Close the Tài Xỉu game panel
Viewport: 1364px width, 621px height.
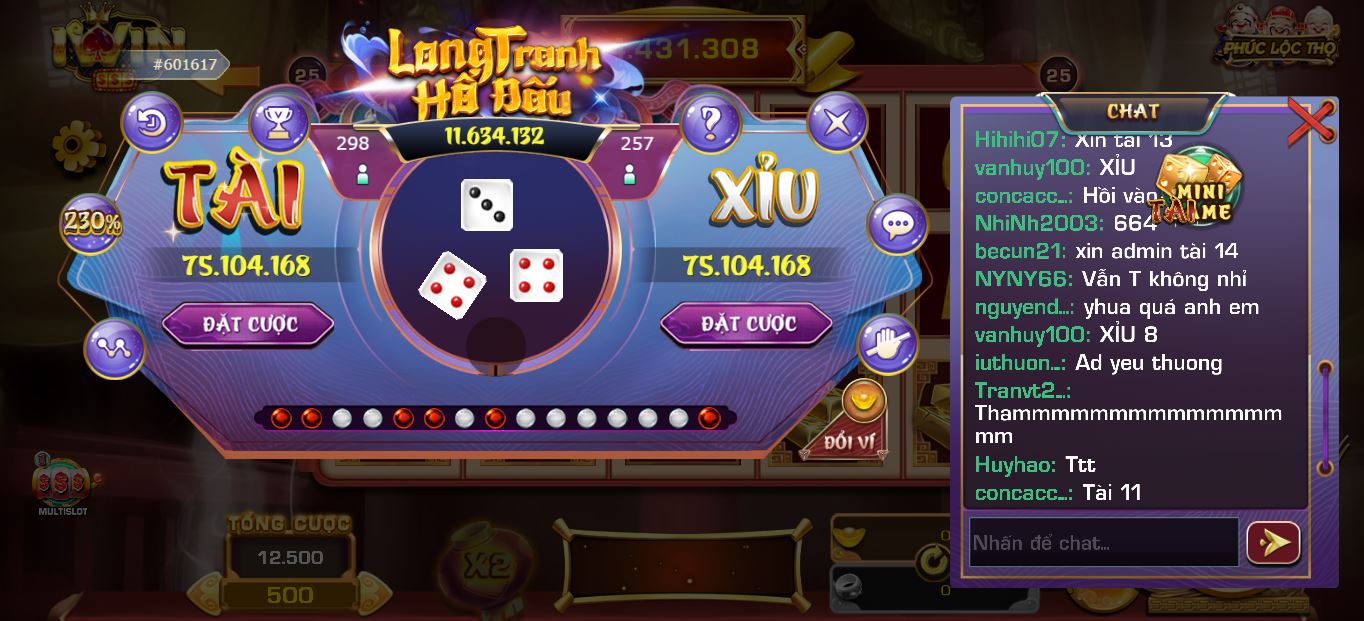coord(836,123)
